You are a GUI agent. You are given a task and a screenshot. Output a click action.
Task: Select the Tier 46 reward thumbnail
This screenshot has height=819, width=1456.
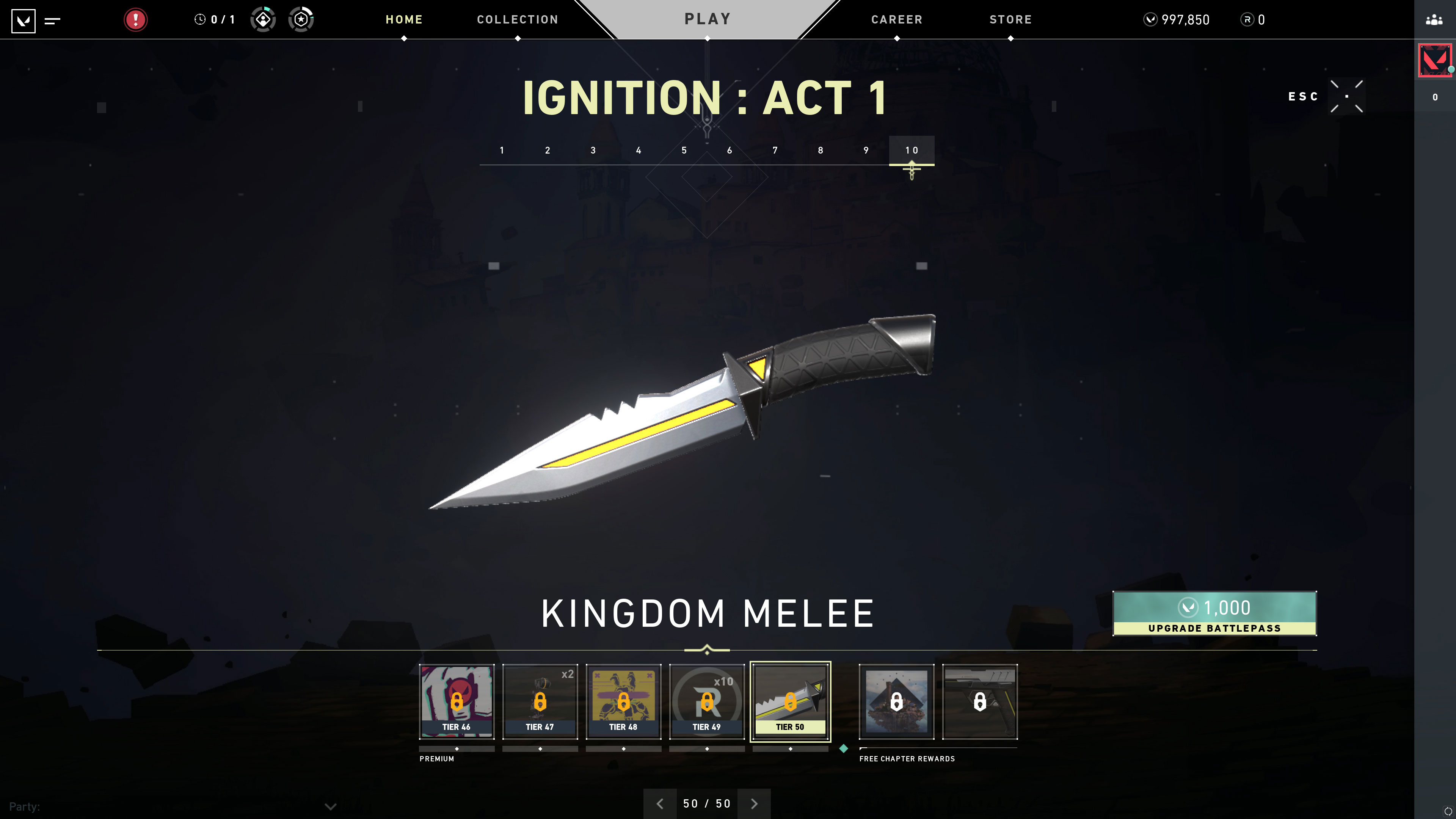(x=457, y=701)
